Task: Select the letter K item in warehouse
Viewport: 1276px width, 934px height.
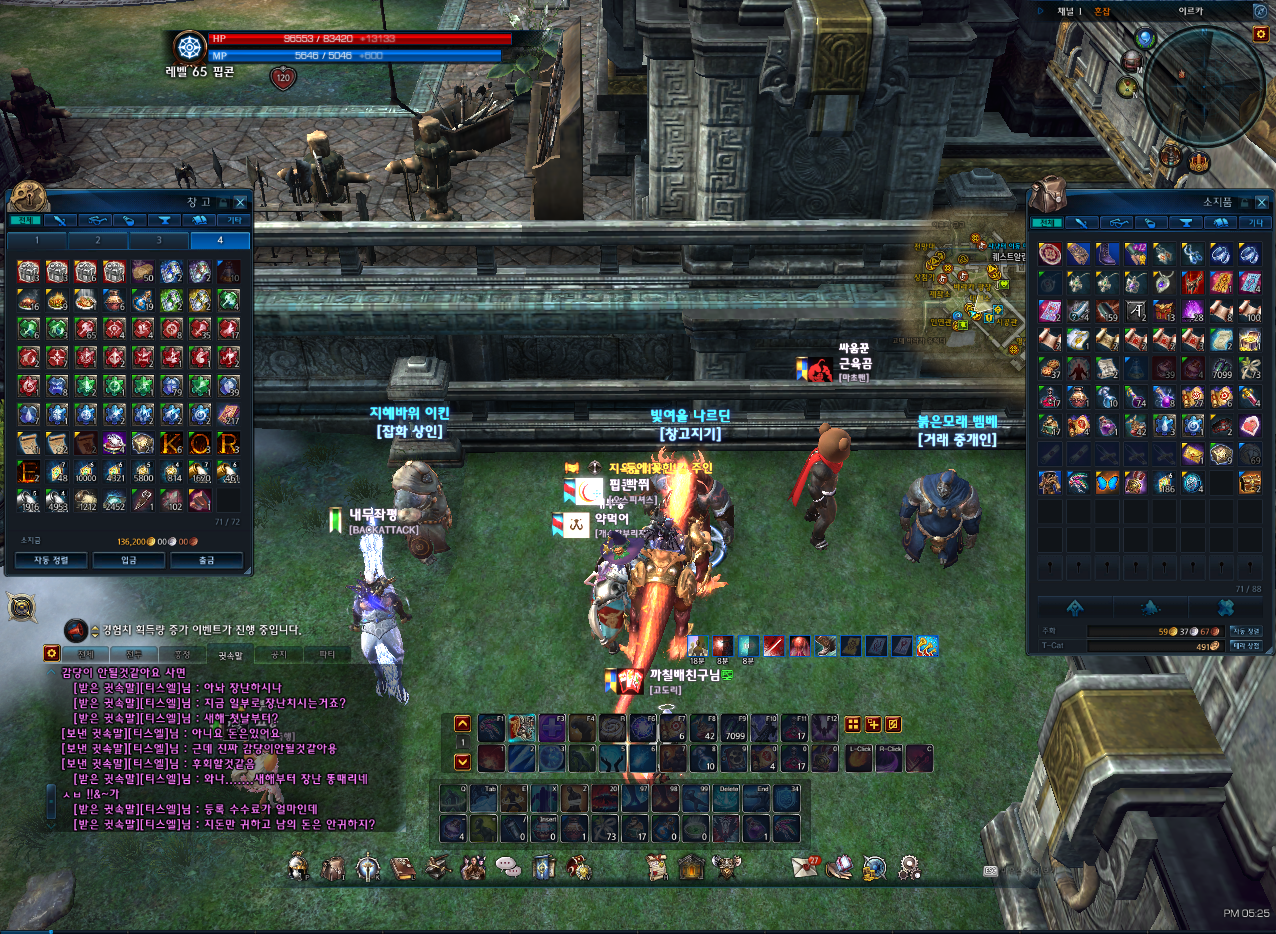Action: (172, 442)
